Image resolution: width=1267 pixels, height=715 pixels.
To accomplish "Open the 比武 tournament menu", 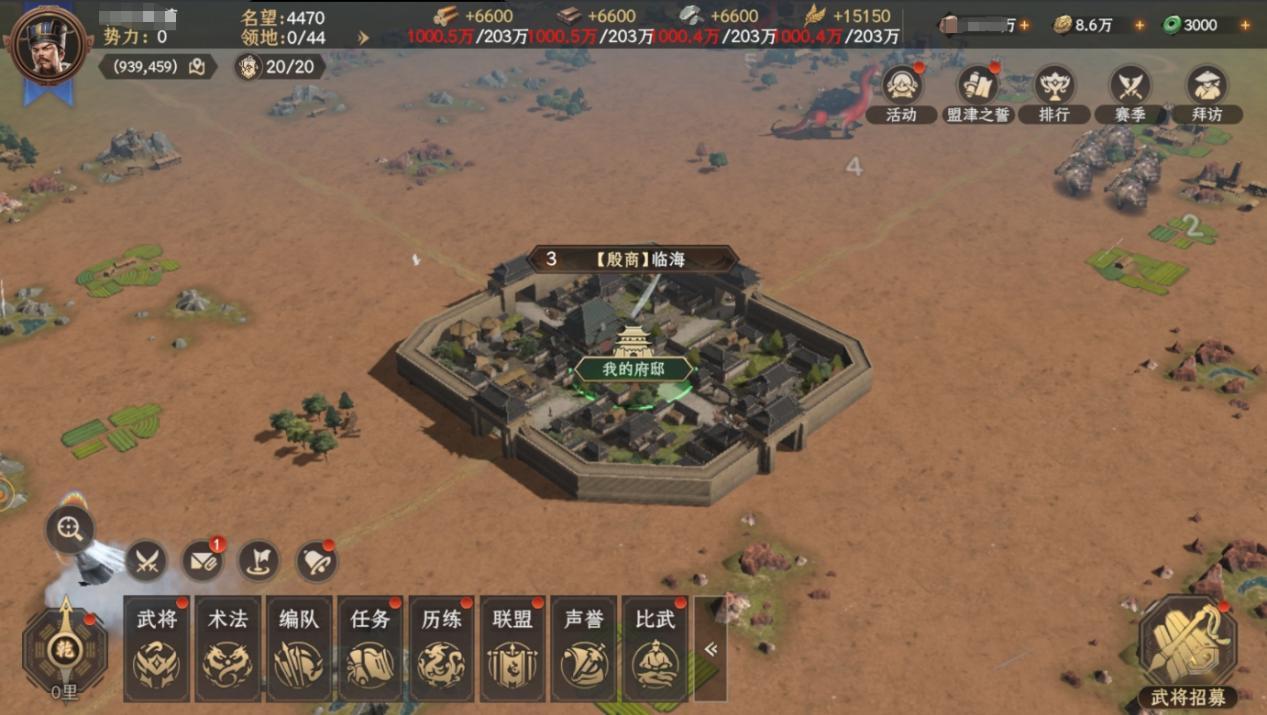I will click(655, 648).
